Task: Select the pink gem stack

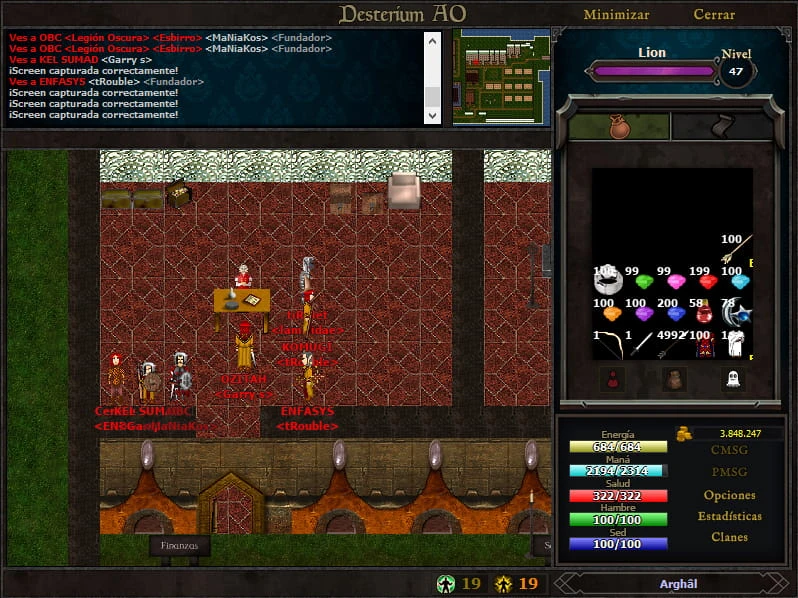Action: [x=675, y=281]
